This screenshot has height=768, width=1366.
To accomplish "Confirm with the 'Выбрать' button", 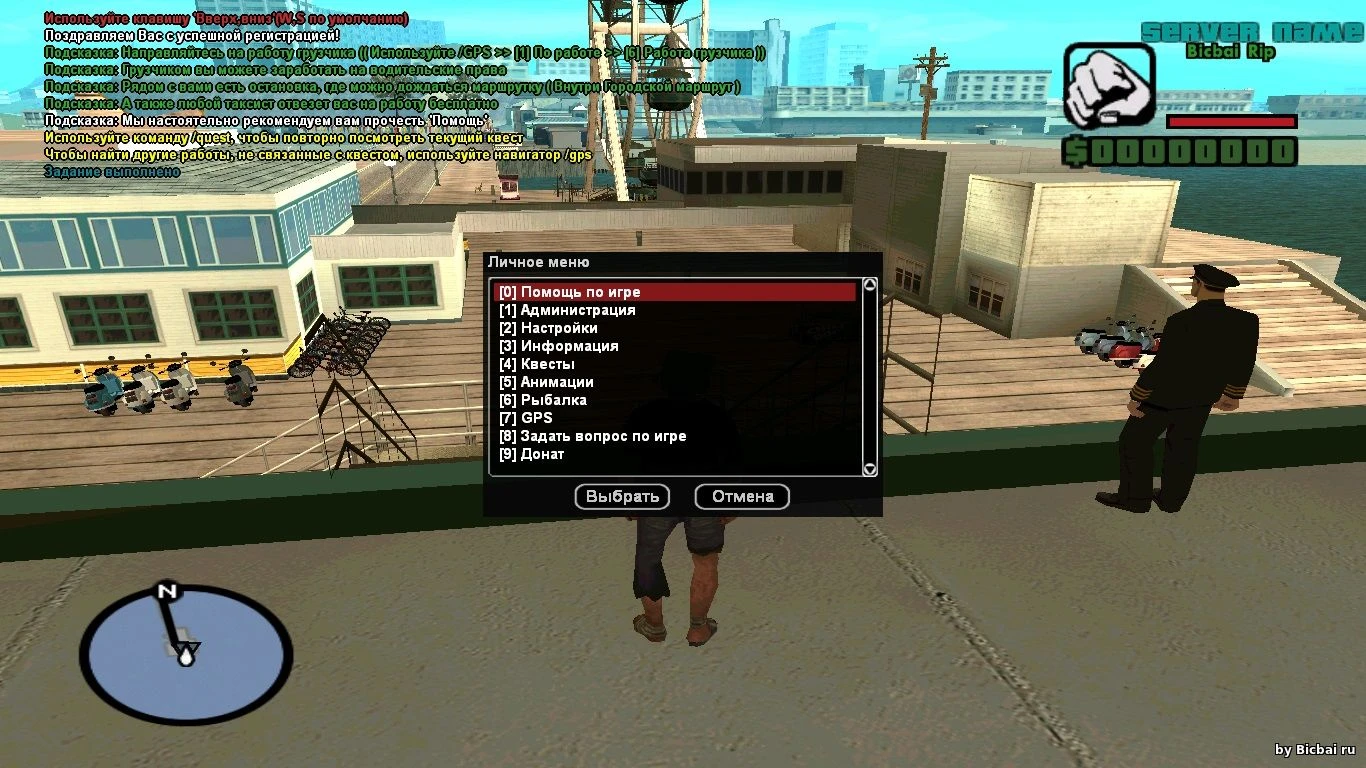I will [622, 497].
